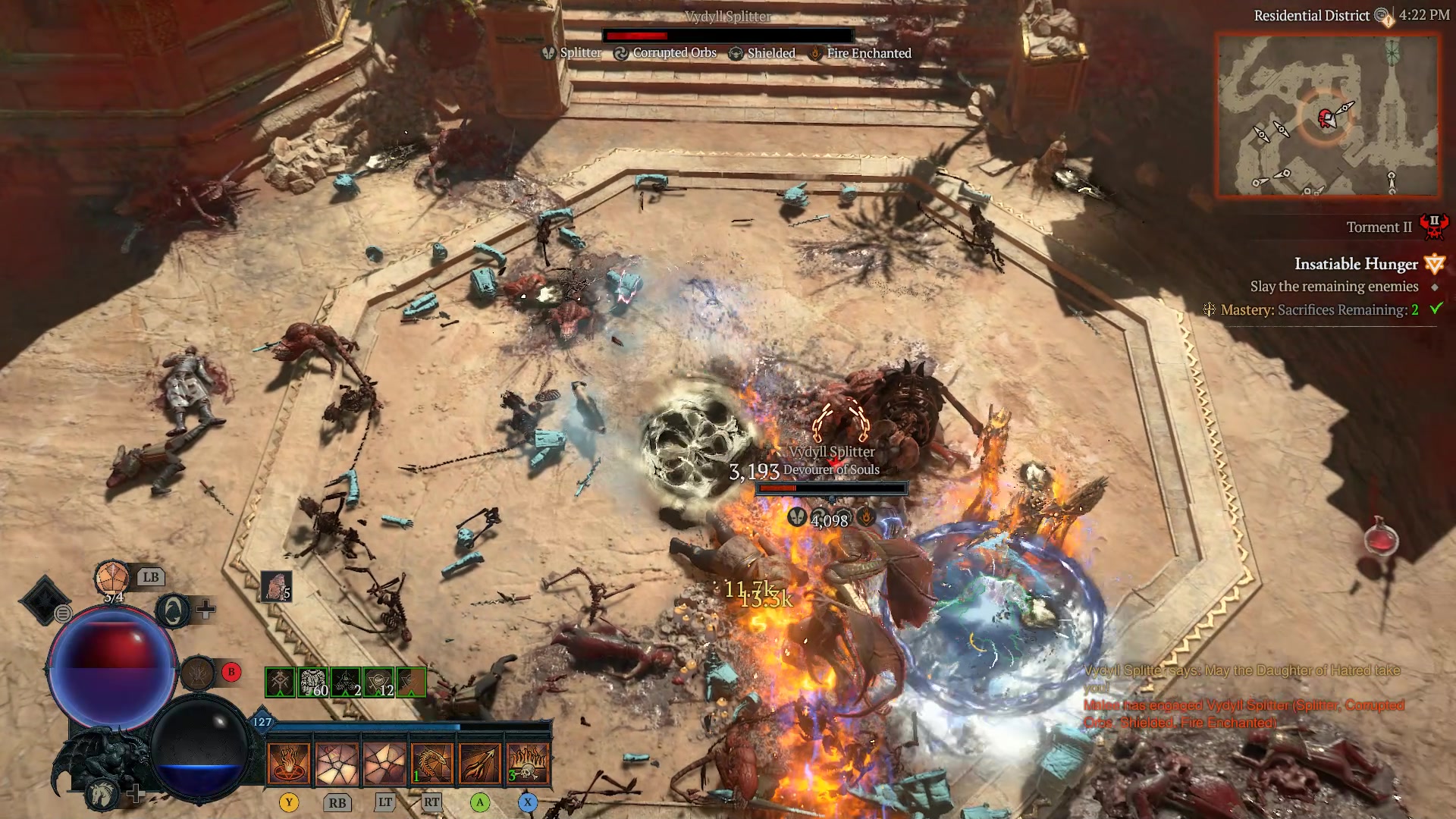The image size is (1456, 819).
Task: Click the plus sign next to the Evade icon
Action: pos(206,609)
